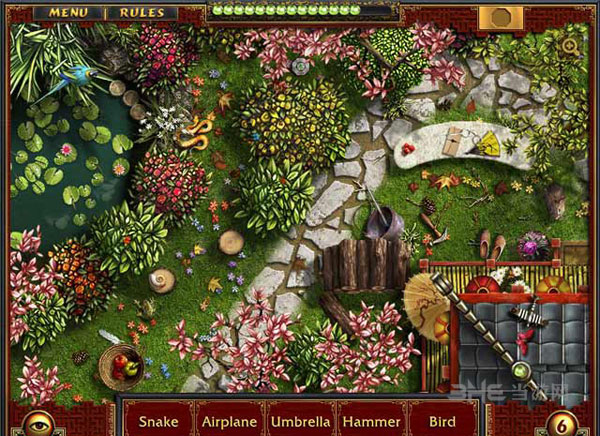Click the golden octagon panel

tap(498, 17)
